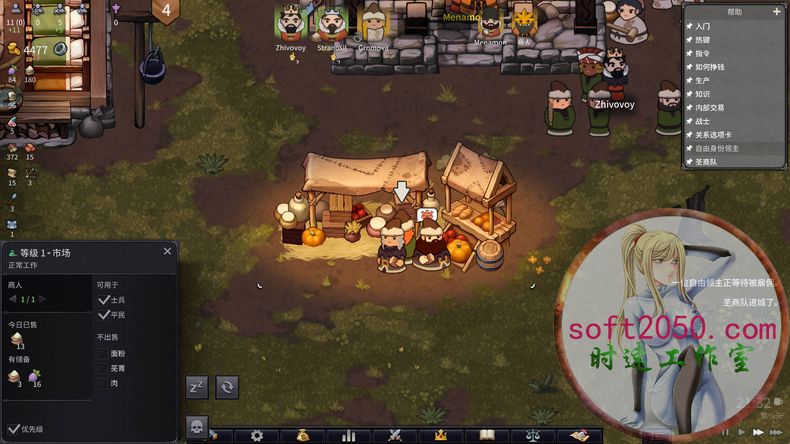The width and height of the screenshot is (790, 444).
Task: Check 芜菁 (turnip) in the do-not-sell list
Action: (103, 368)
